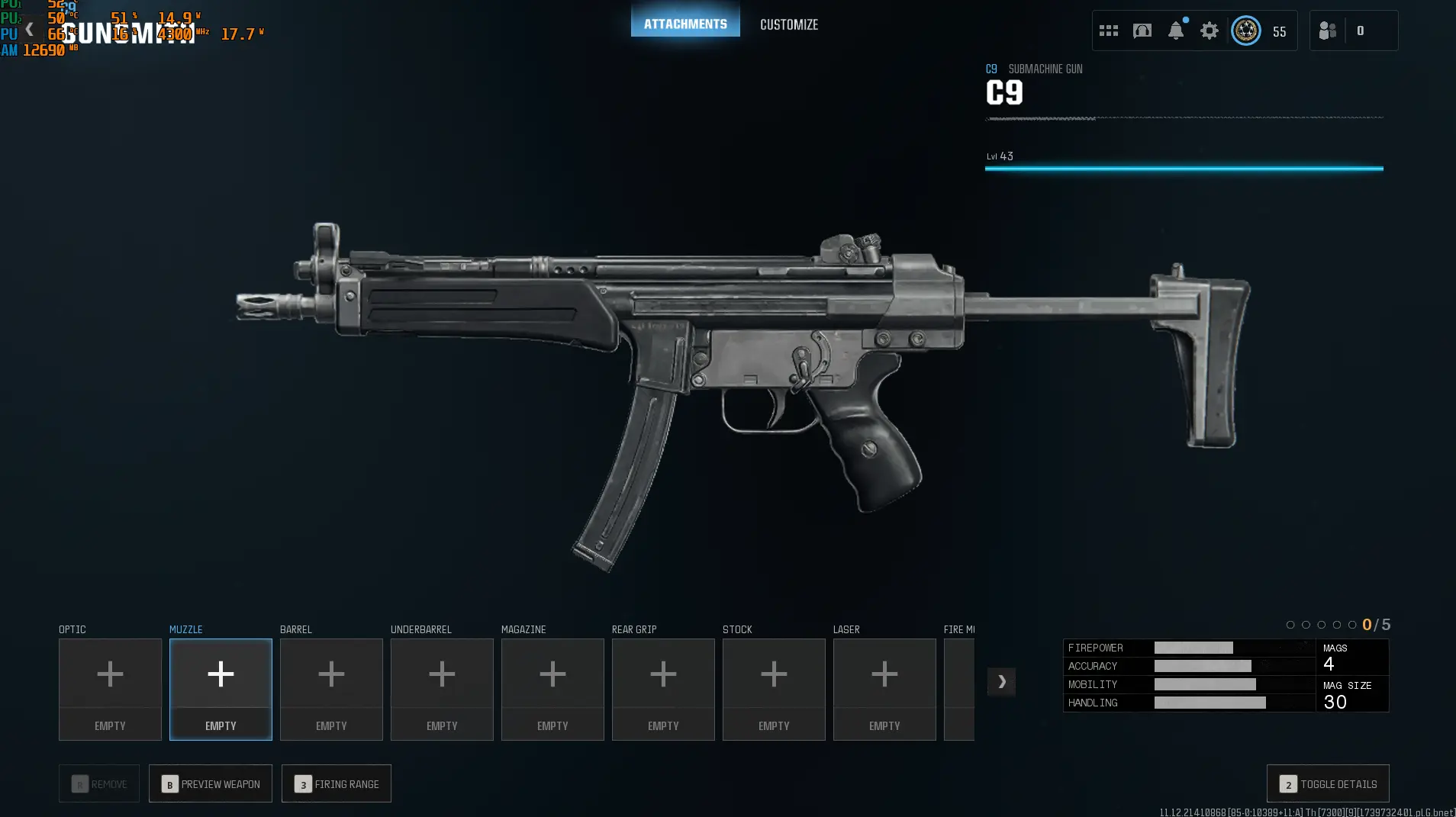Open the Customize tab
This screenshot has height=817, width=1456.
coord(788,24)
